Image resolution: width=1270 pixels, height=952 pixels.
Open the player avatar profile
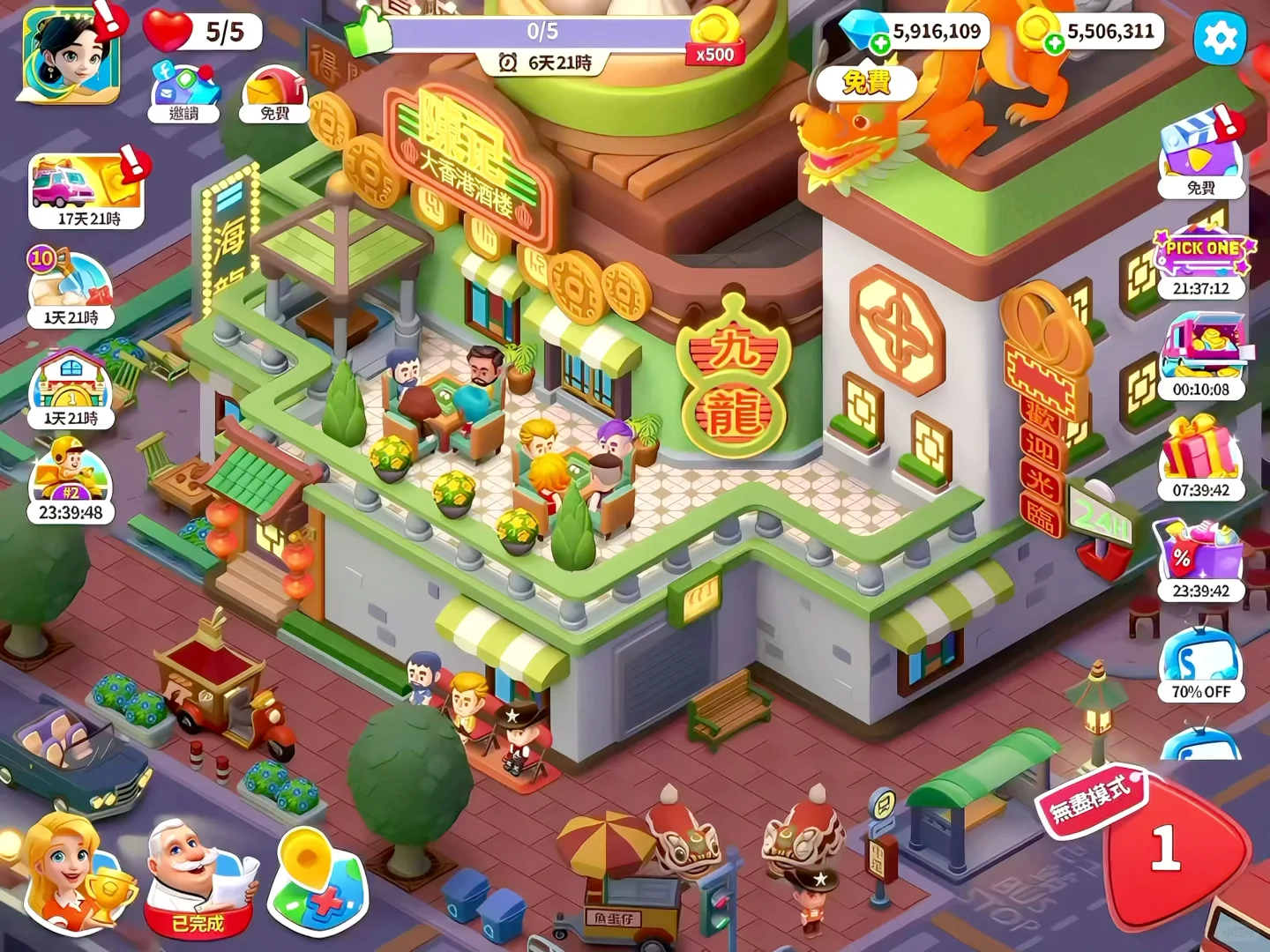(71, 55)
